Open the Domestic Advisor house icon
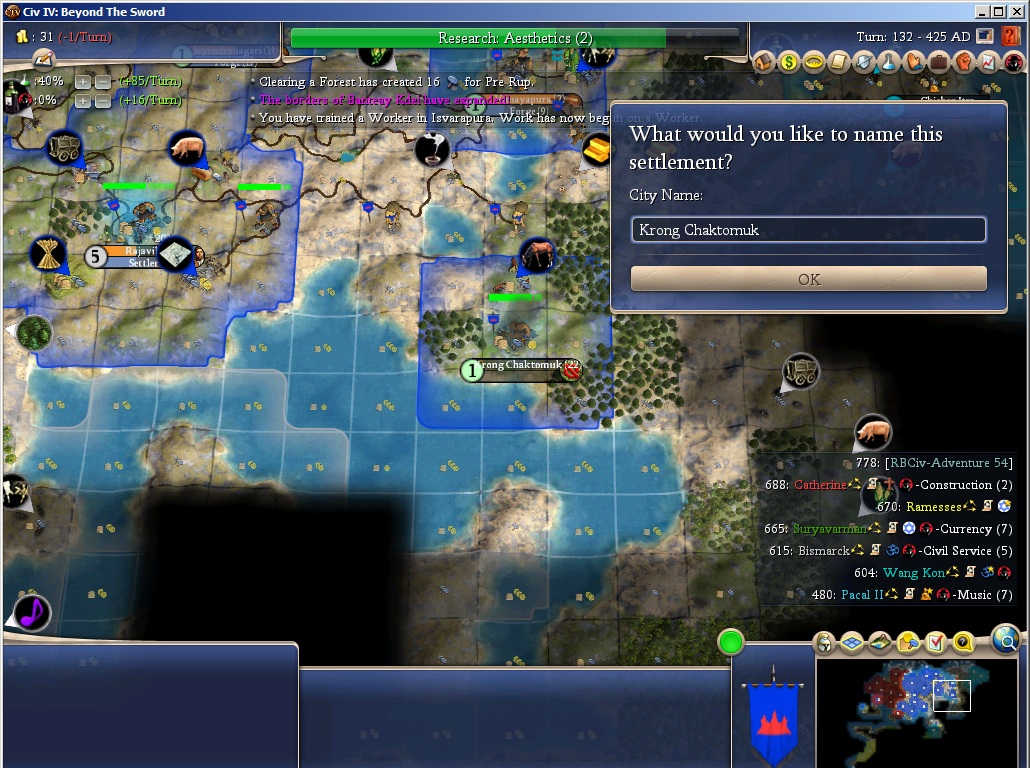The image size is (1030, 768). (765, 63)
